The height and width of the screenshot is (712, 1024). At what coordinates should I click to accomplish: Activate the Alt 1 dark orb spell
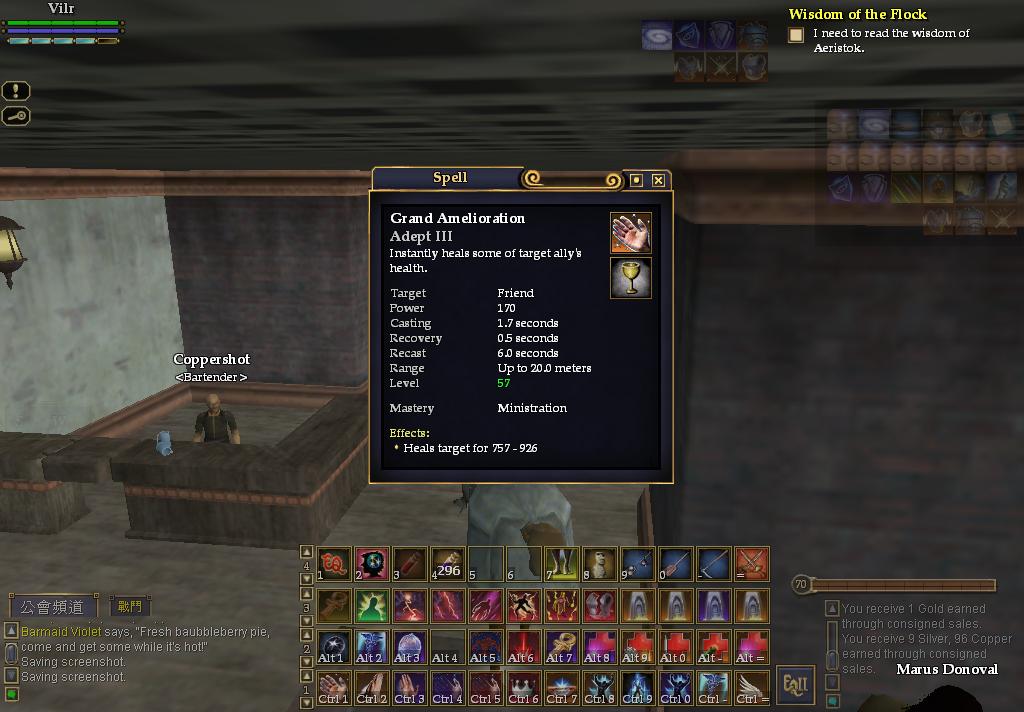334,646
